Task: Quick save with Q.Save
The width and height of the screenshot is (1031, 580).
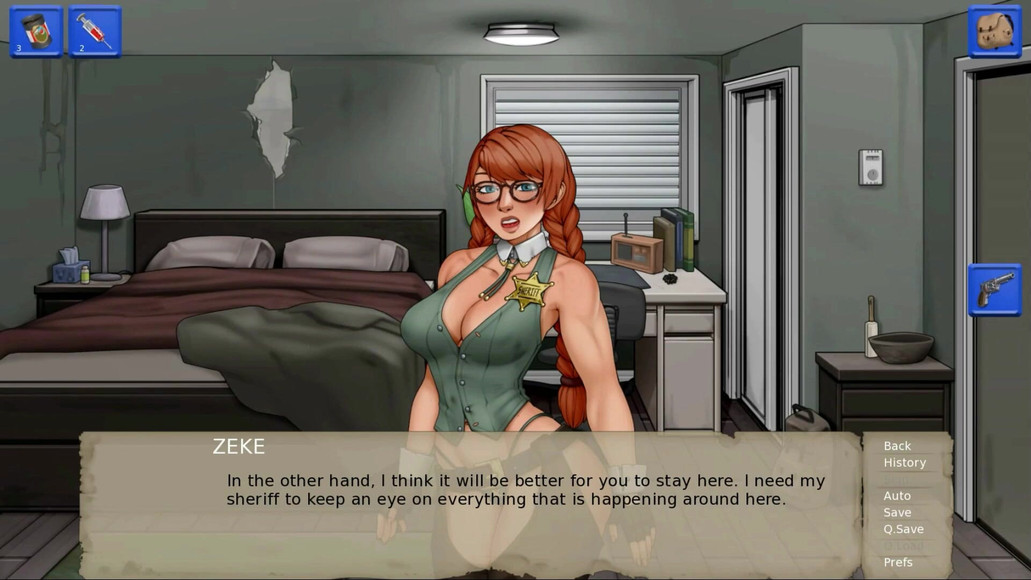Action: (x=903, y=529)
